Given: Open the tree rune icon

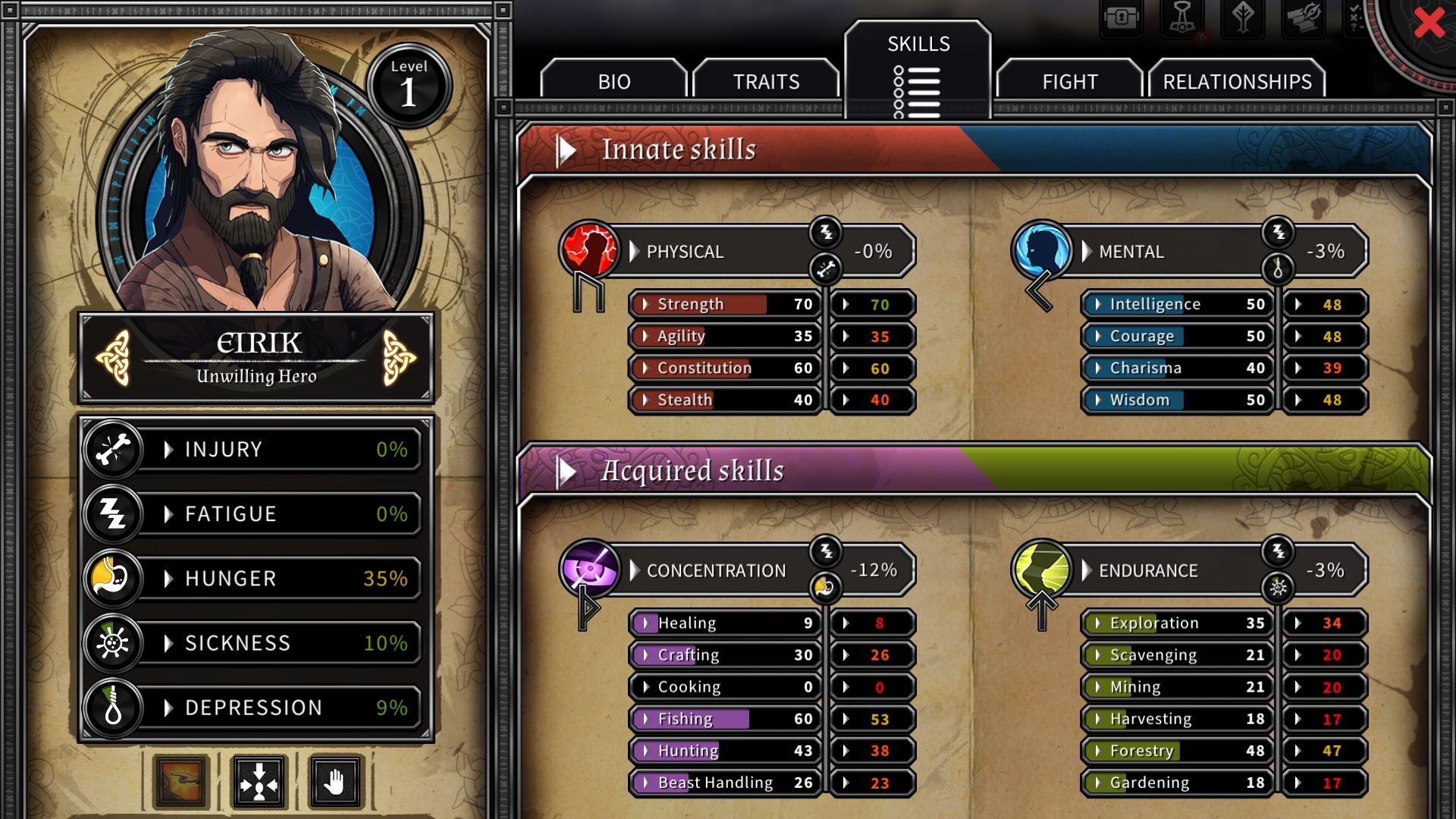Looking at the screenshot, I should click(1242, 18).
